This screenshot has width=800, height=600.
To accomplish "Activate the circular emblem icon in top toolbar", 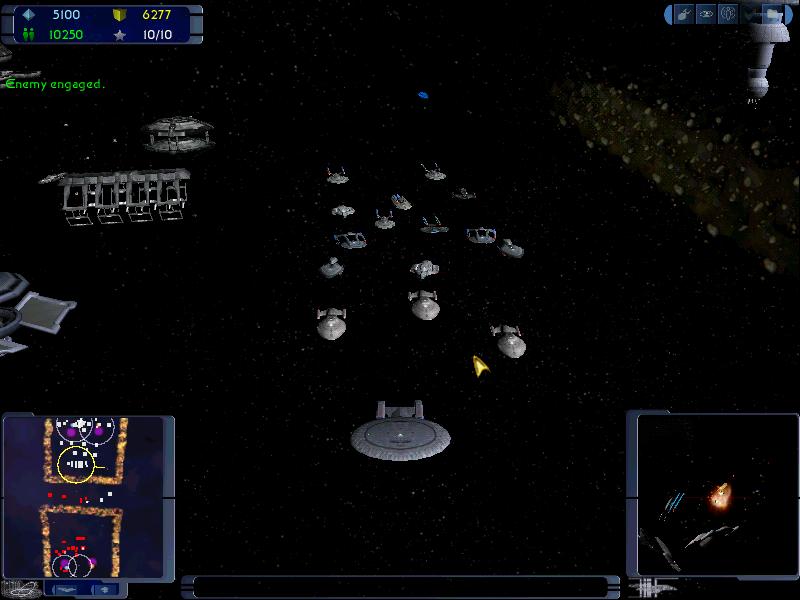I will coord(728,14).
